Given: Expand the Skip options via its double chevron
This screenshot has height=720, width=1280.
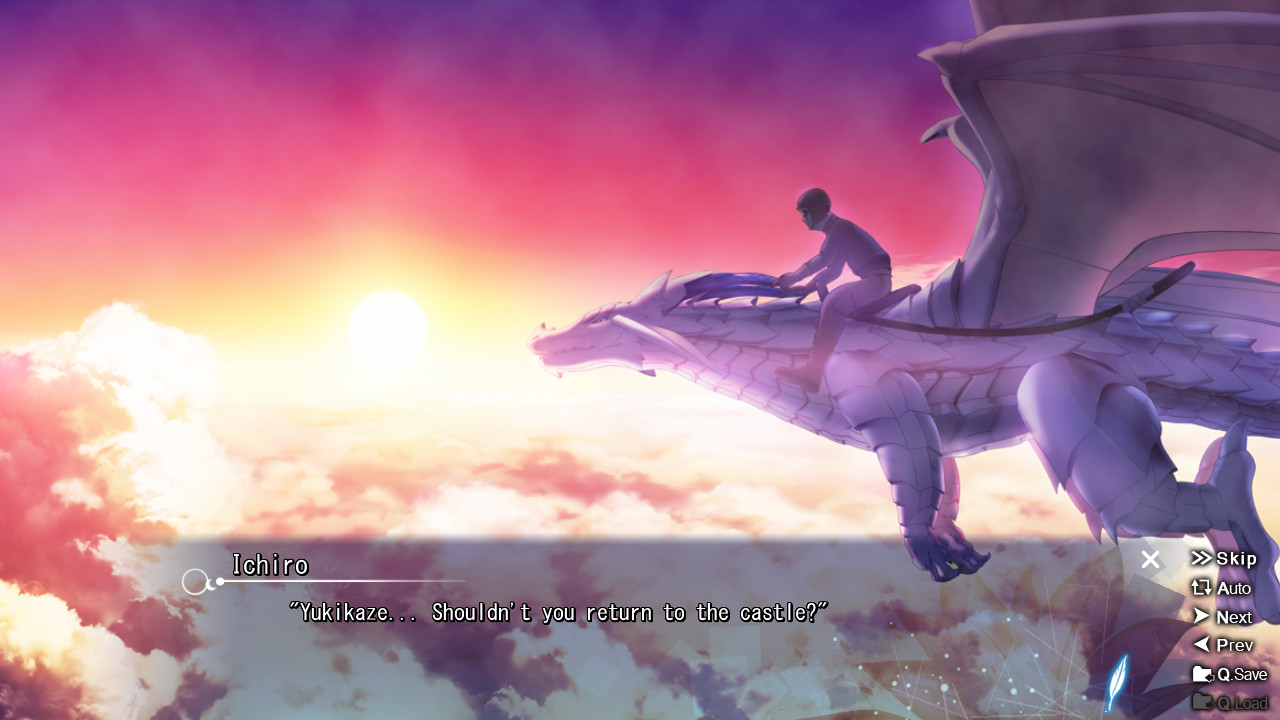Looking at the screenshot, I should 1203,558.
